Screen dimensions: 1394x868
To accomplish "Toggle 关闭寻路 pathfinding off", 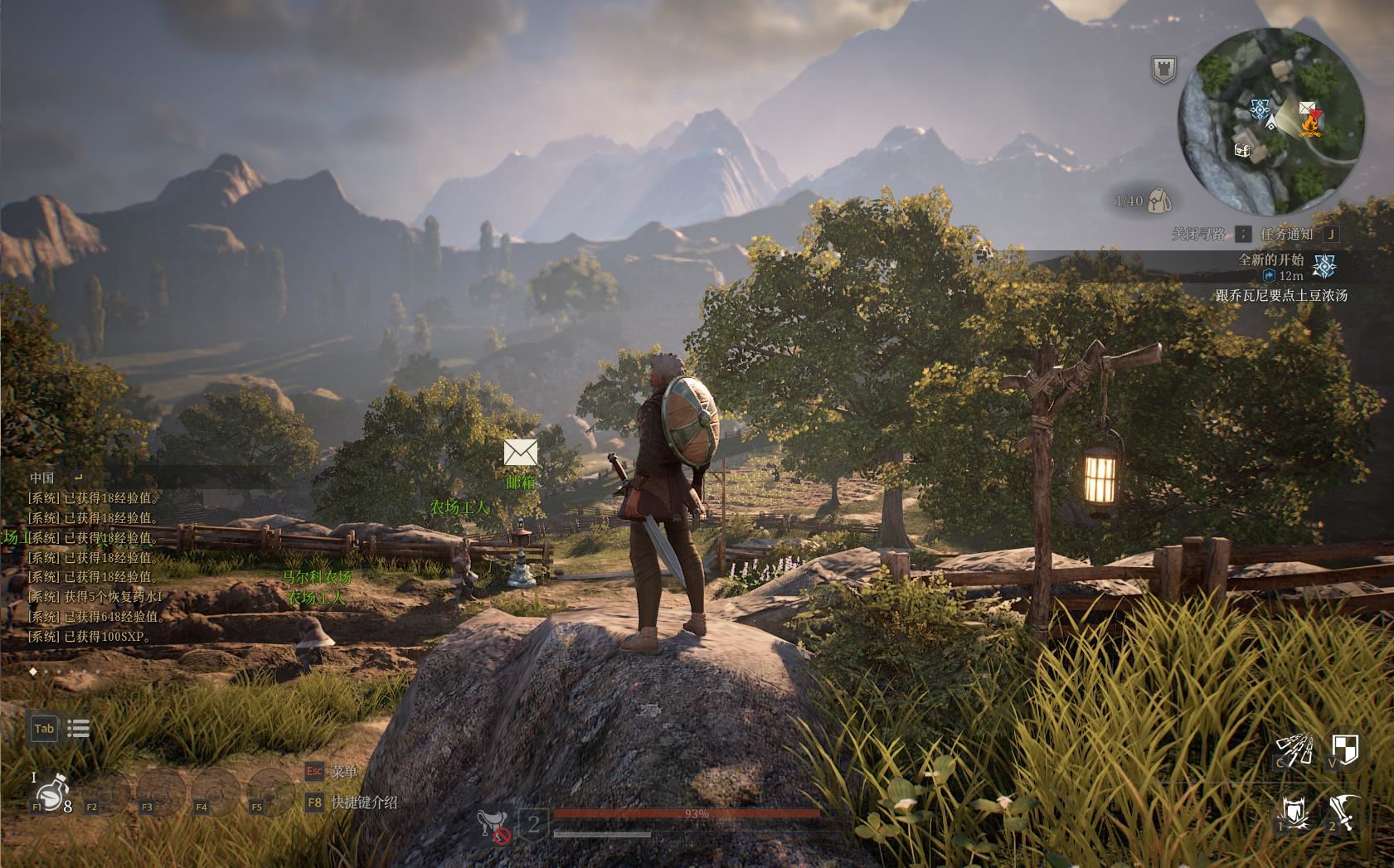I will [x=1197, y=235].
